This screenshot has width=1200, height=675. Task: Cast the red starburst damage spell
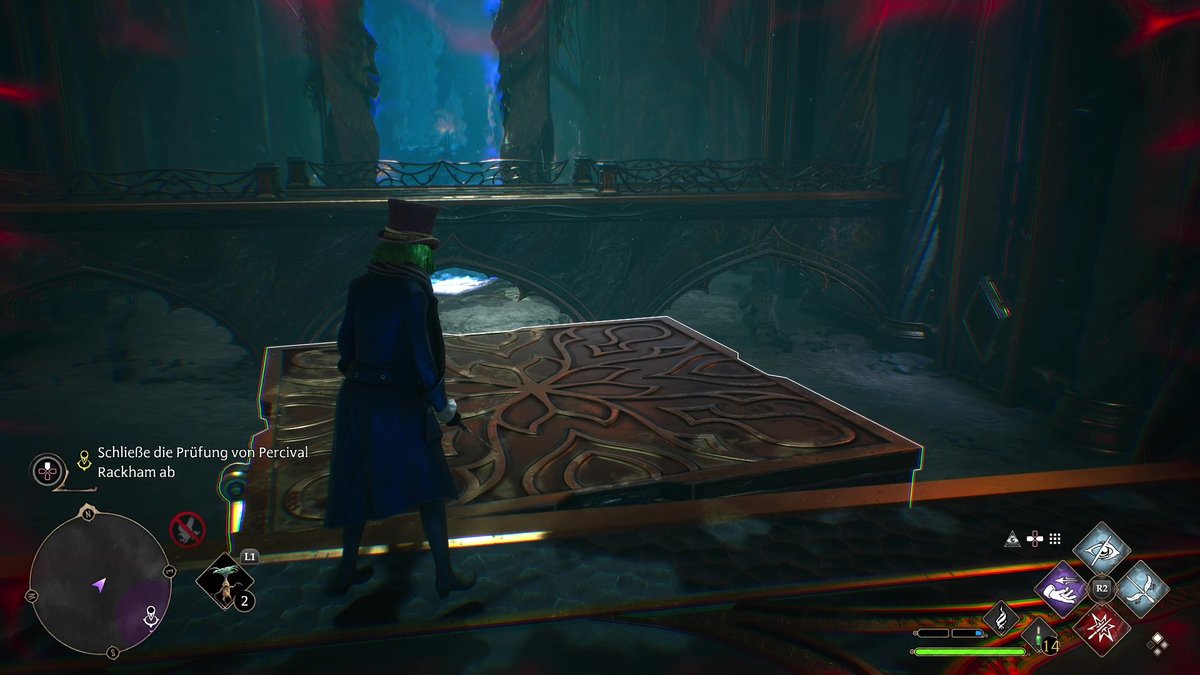point(1101,628)
